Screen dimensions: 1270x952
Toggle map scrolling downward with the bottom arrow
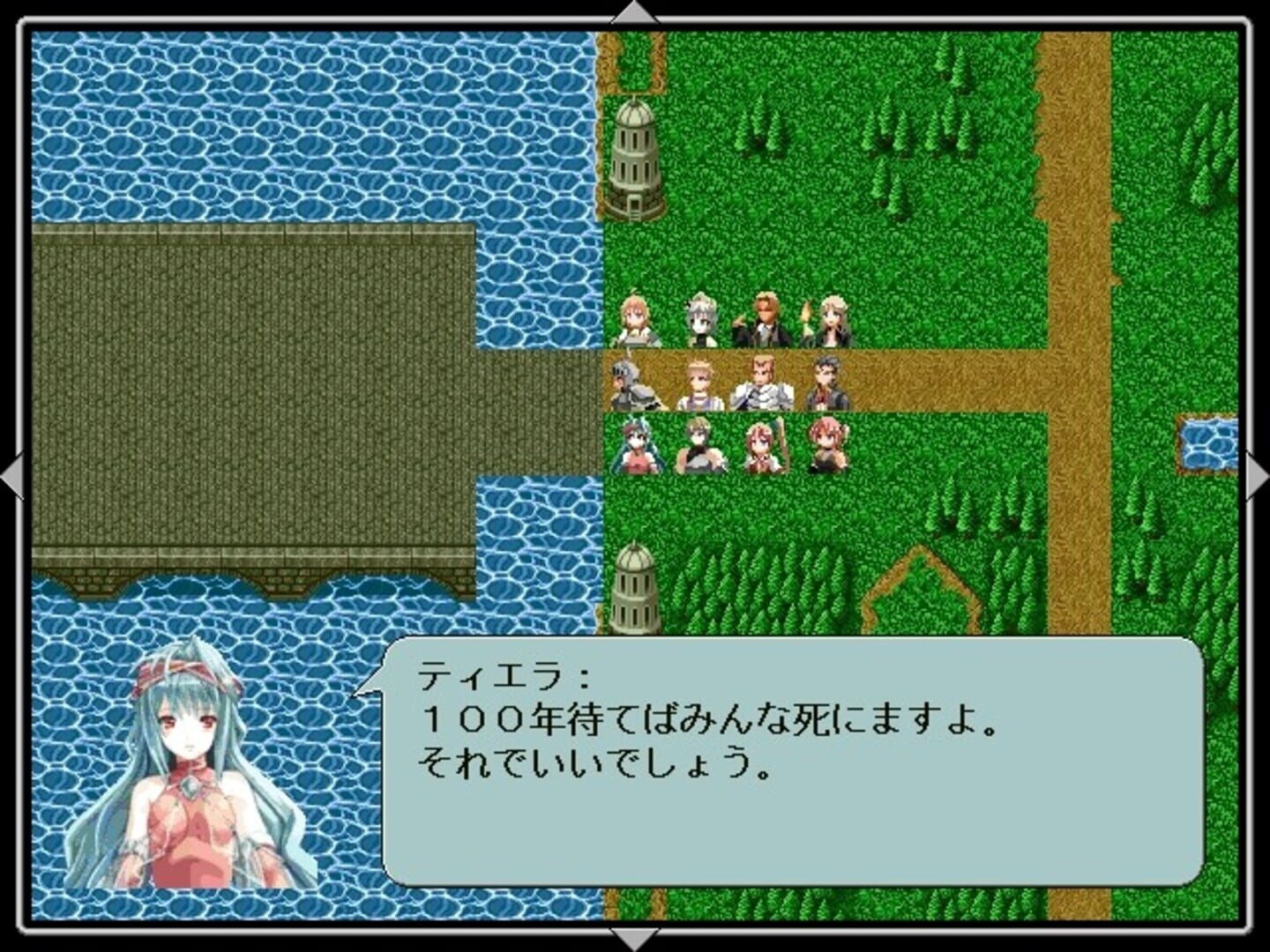tap(634, 939)
